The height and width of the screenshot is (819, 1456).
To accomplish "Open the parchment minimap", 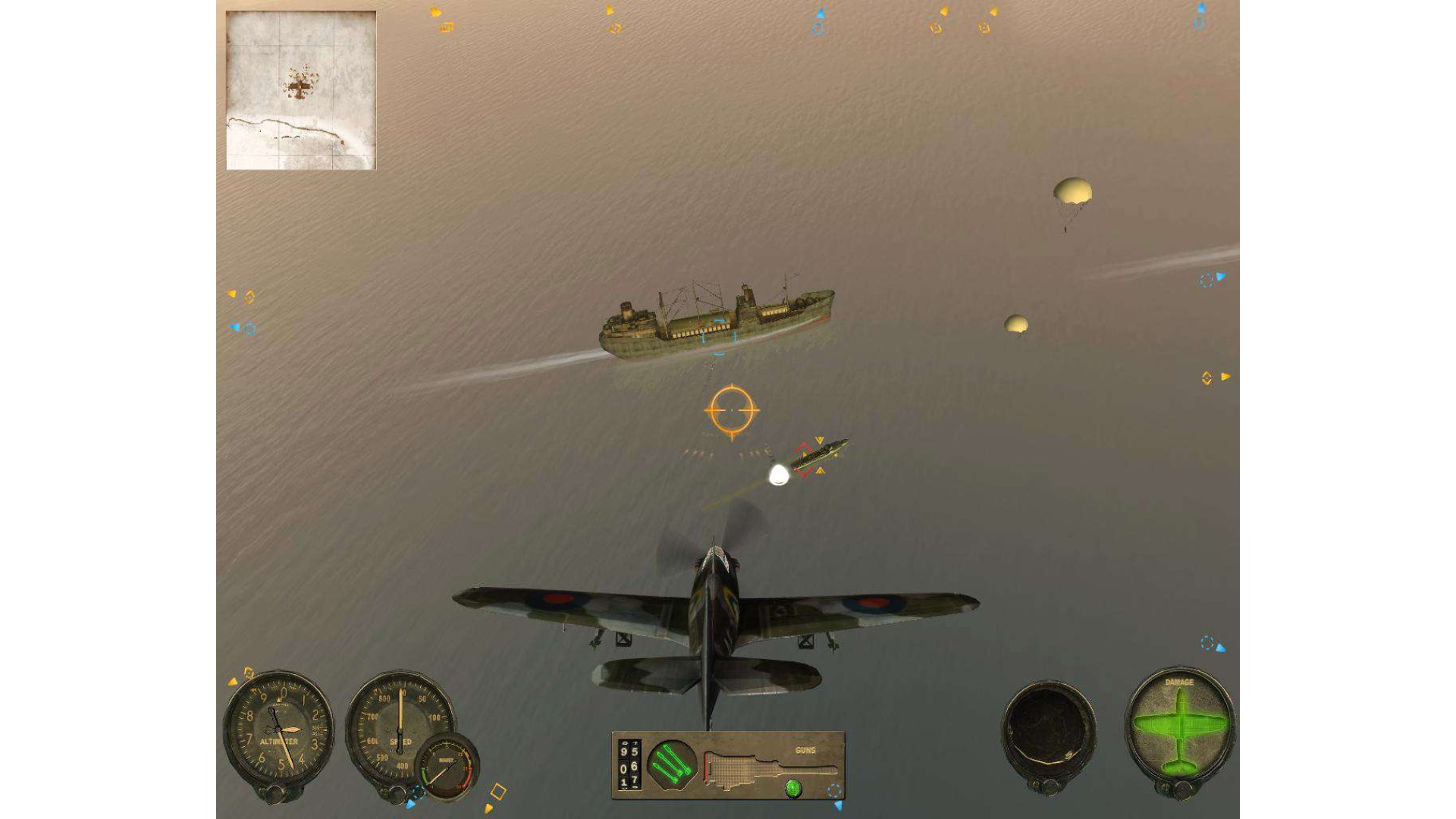I will coord(301,90).
